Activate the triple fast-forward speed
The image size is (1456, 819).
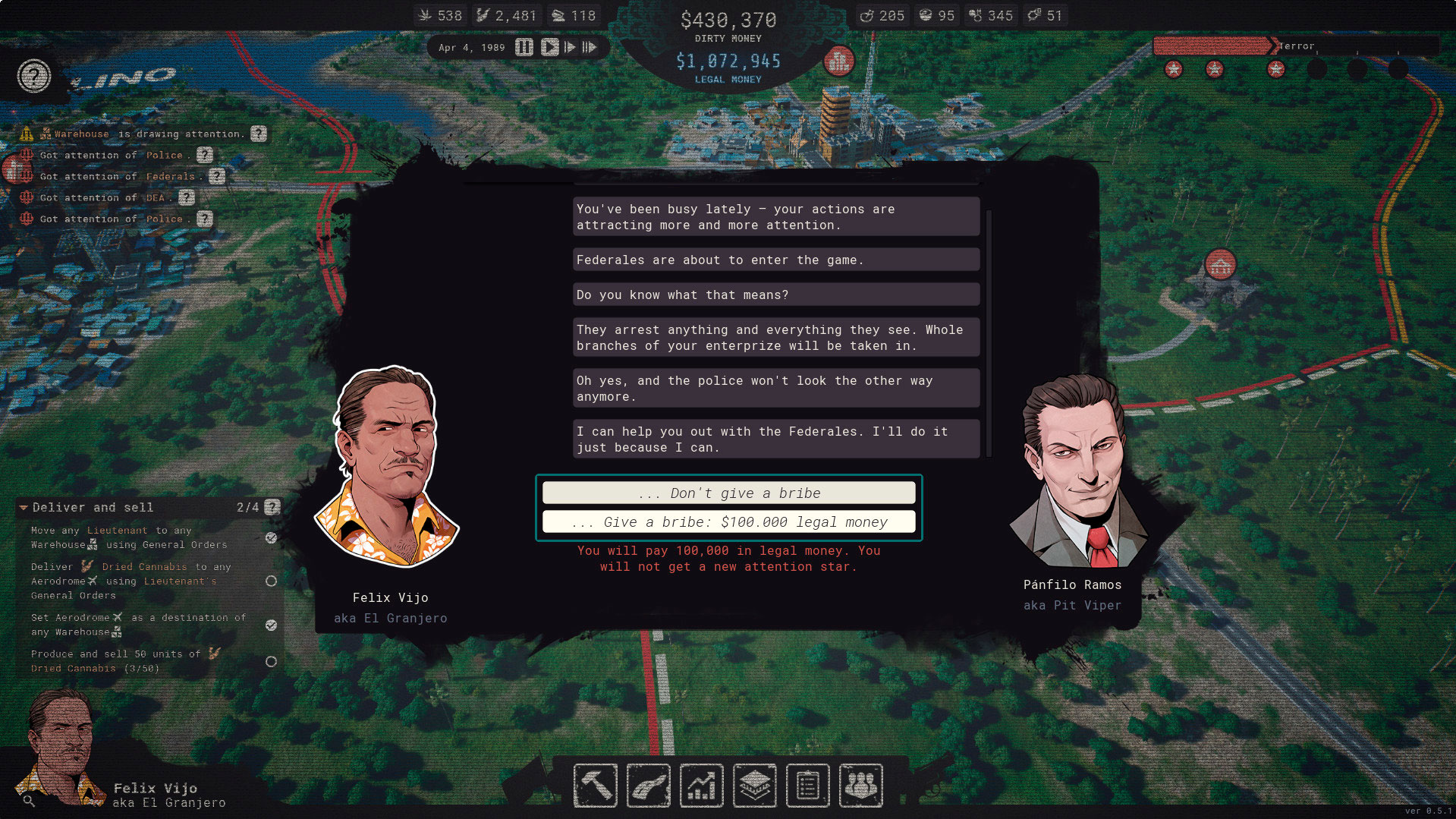590,47
